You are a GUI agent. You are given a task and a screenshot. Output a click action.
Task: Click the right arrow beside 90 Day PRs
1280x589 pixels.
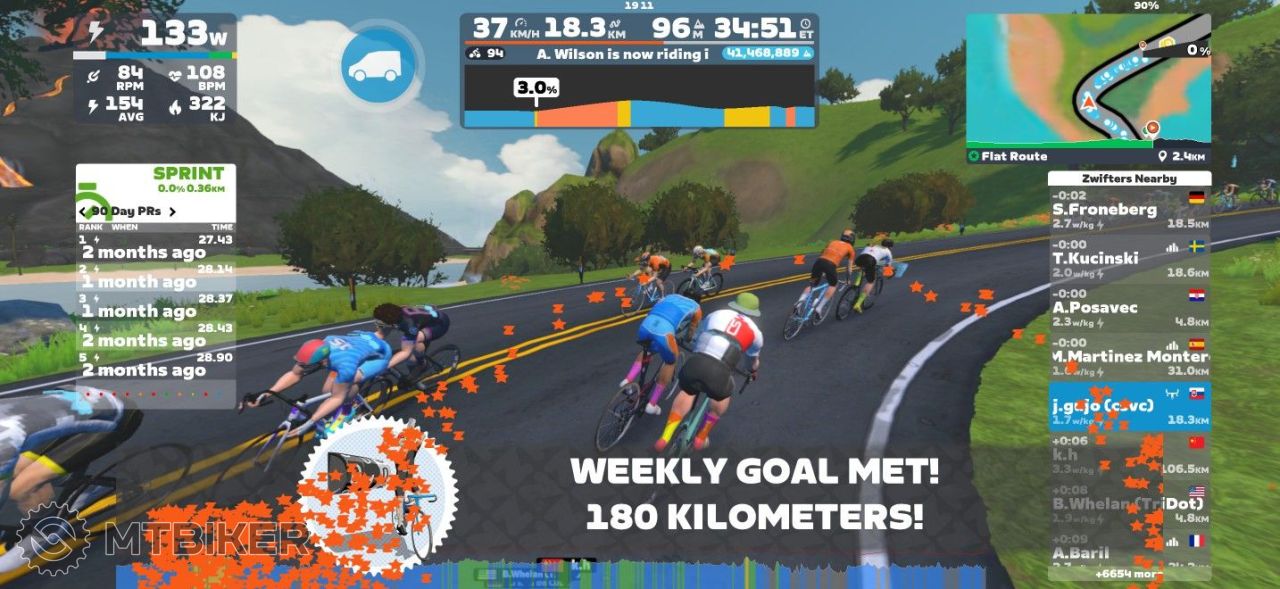click(x=172, y=212)
